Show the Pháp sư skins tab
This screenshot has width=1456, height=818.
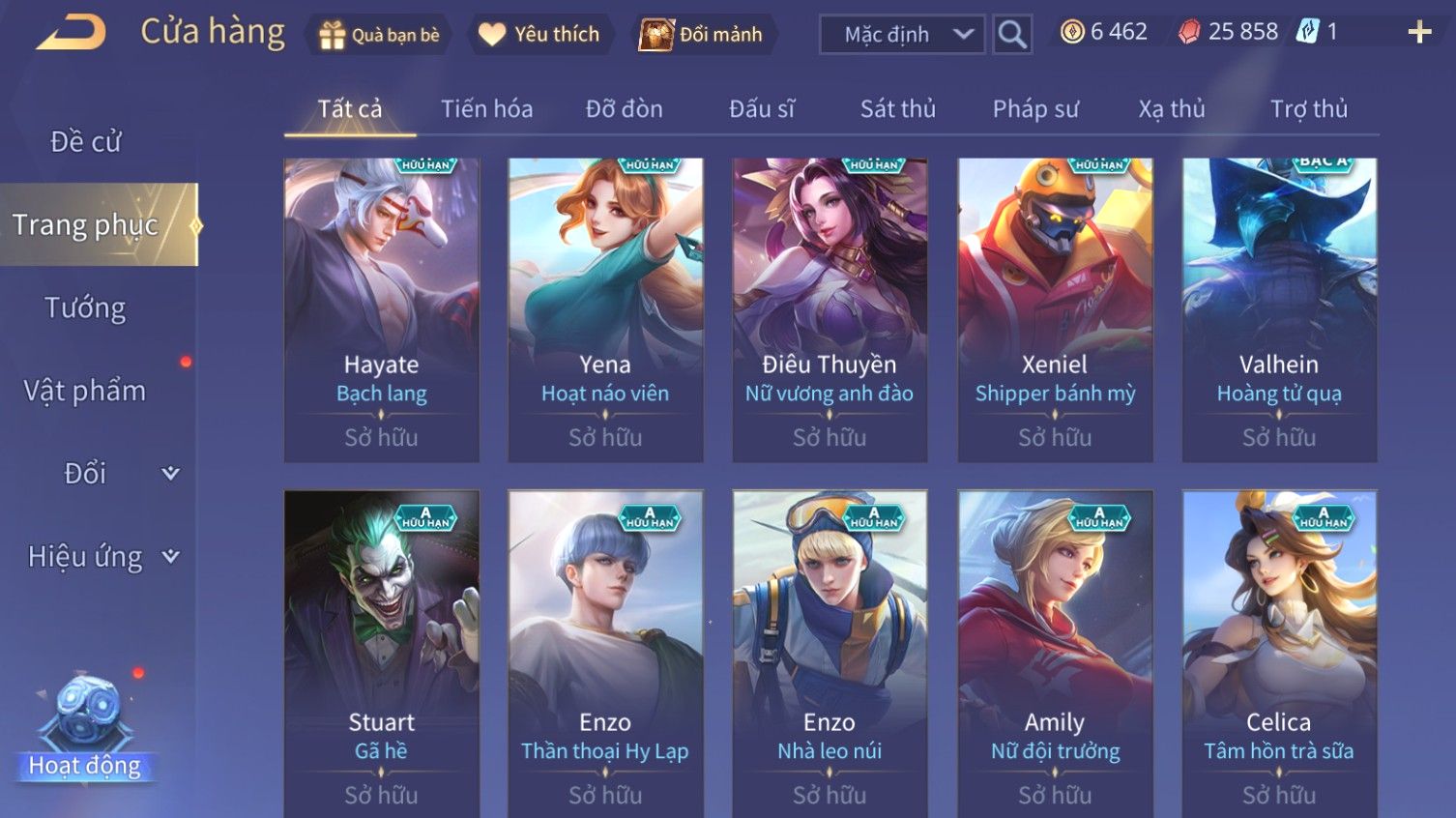1034,109
